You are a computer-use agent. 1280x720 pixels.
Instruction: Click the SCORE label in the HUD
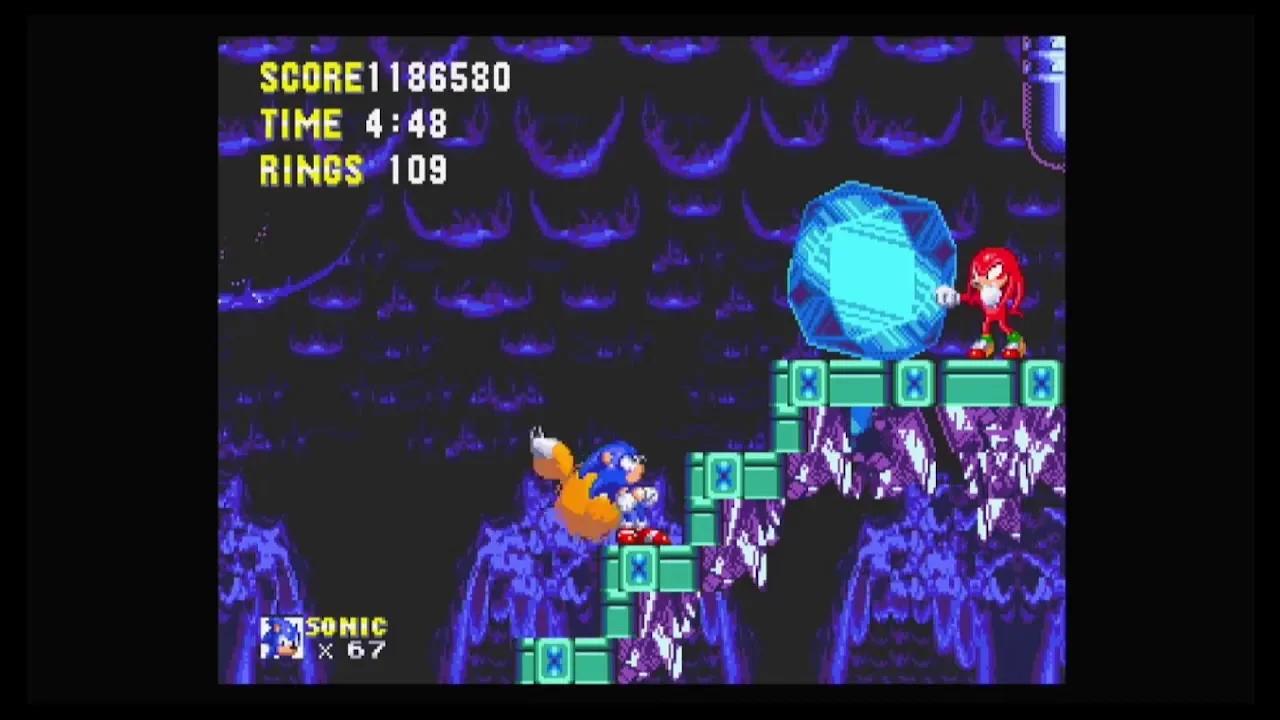[x=310, y=78]
